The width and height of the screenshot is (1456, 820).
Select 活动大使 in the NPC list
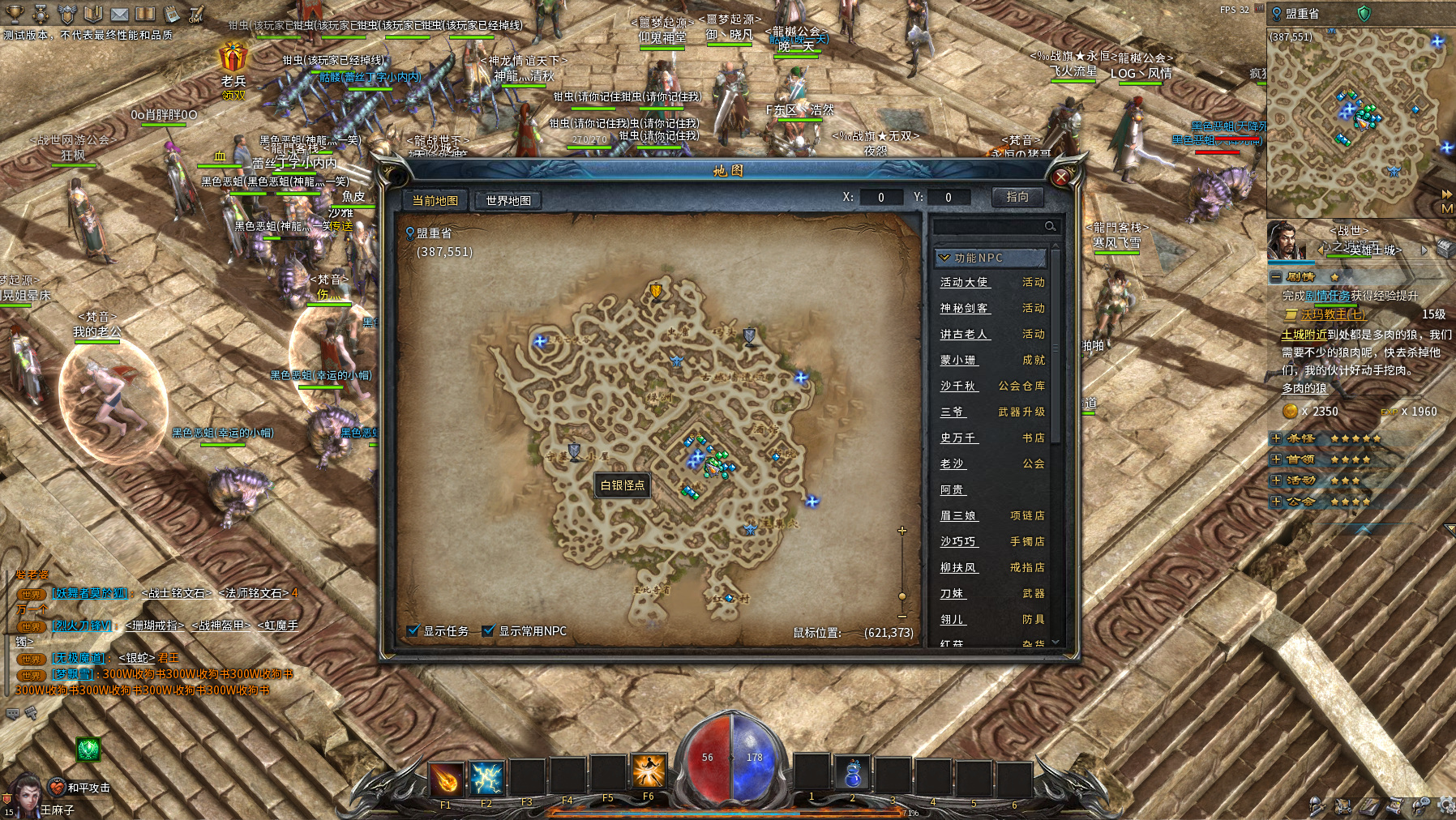coord(965,282)
